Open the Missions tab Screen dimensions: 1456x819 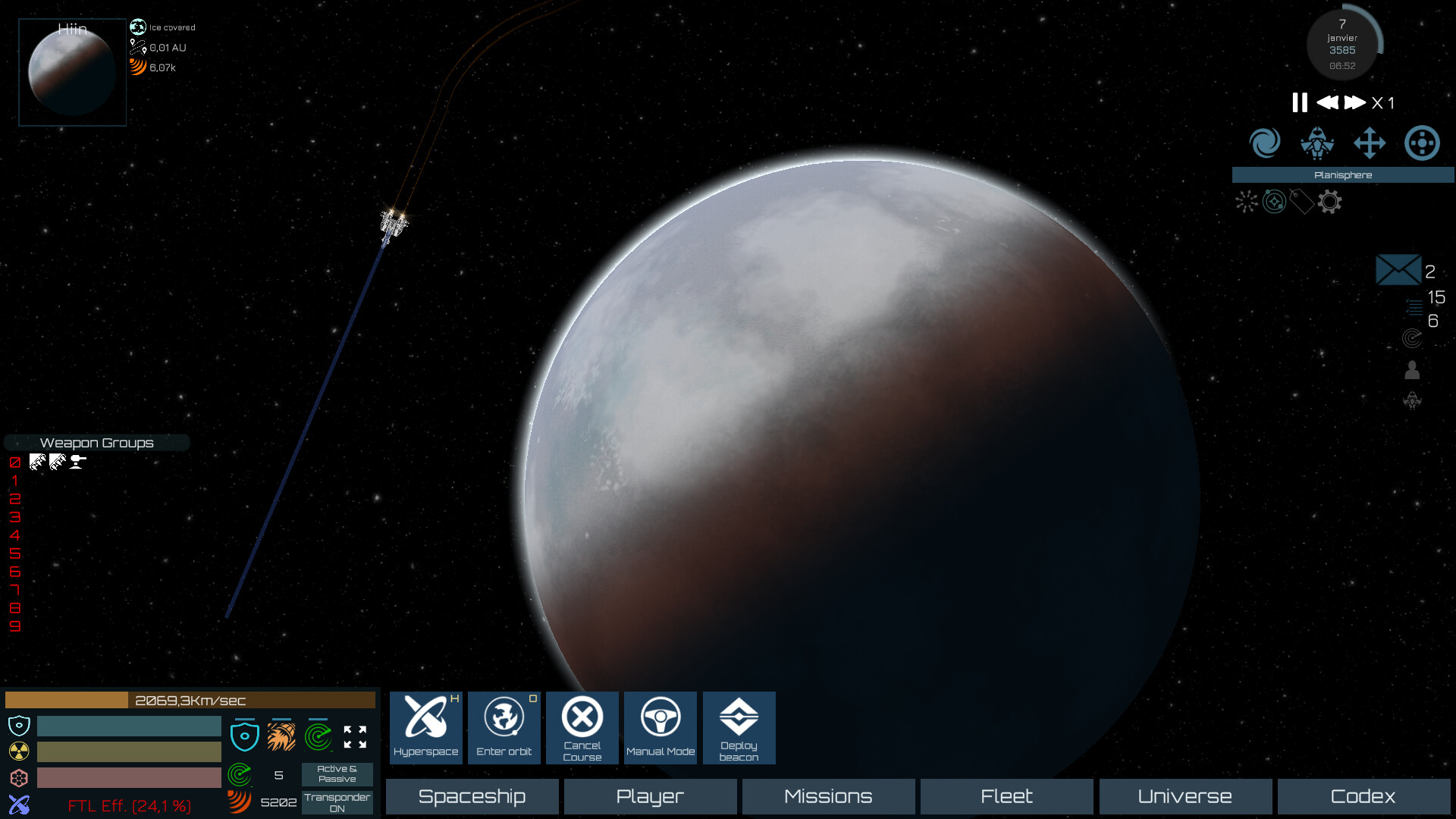827,796
